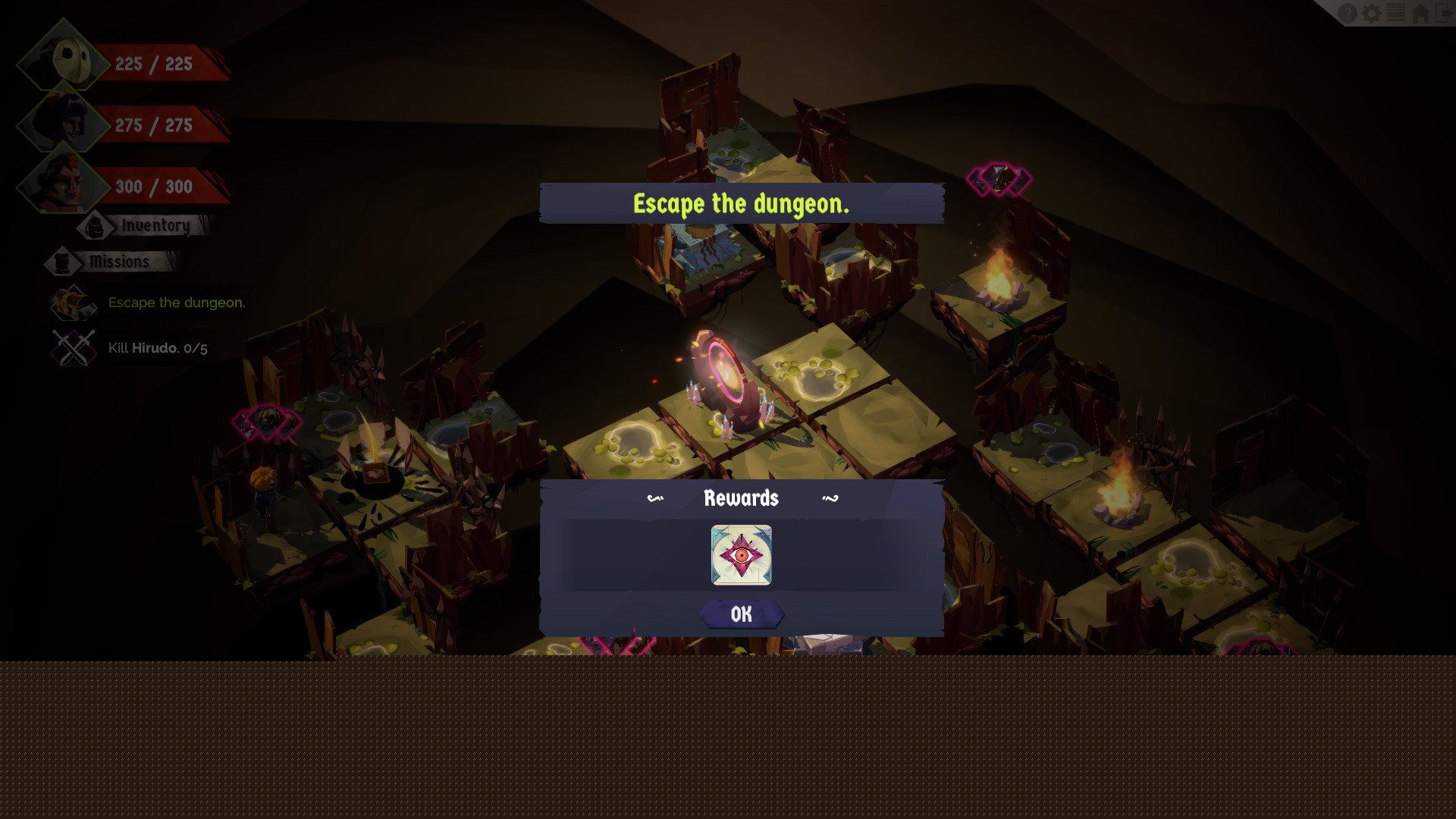Image resolution: width=1456 pixels, height=819 pixels.
Task: Select the Escape the dungeon mission entry
Action: (x=176, y=303)
